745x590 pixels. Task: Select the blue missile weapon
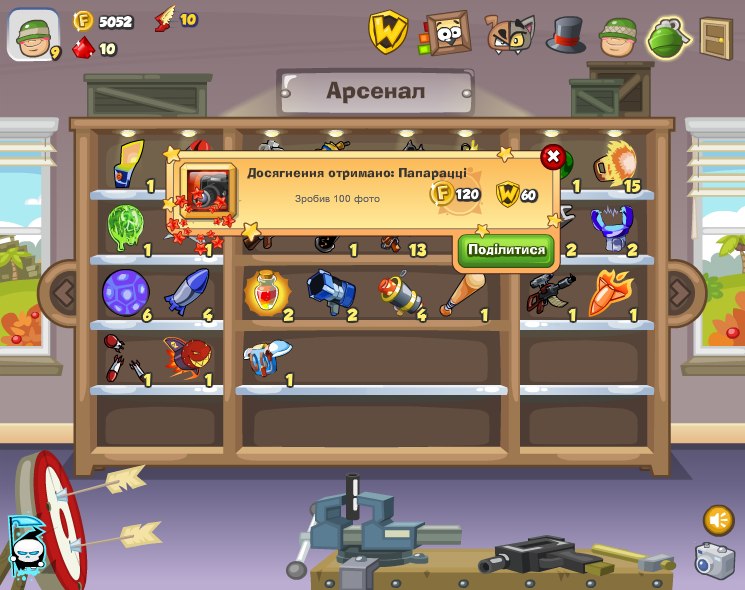(187, 291)
